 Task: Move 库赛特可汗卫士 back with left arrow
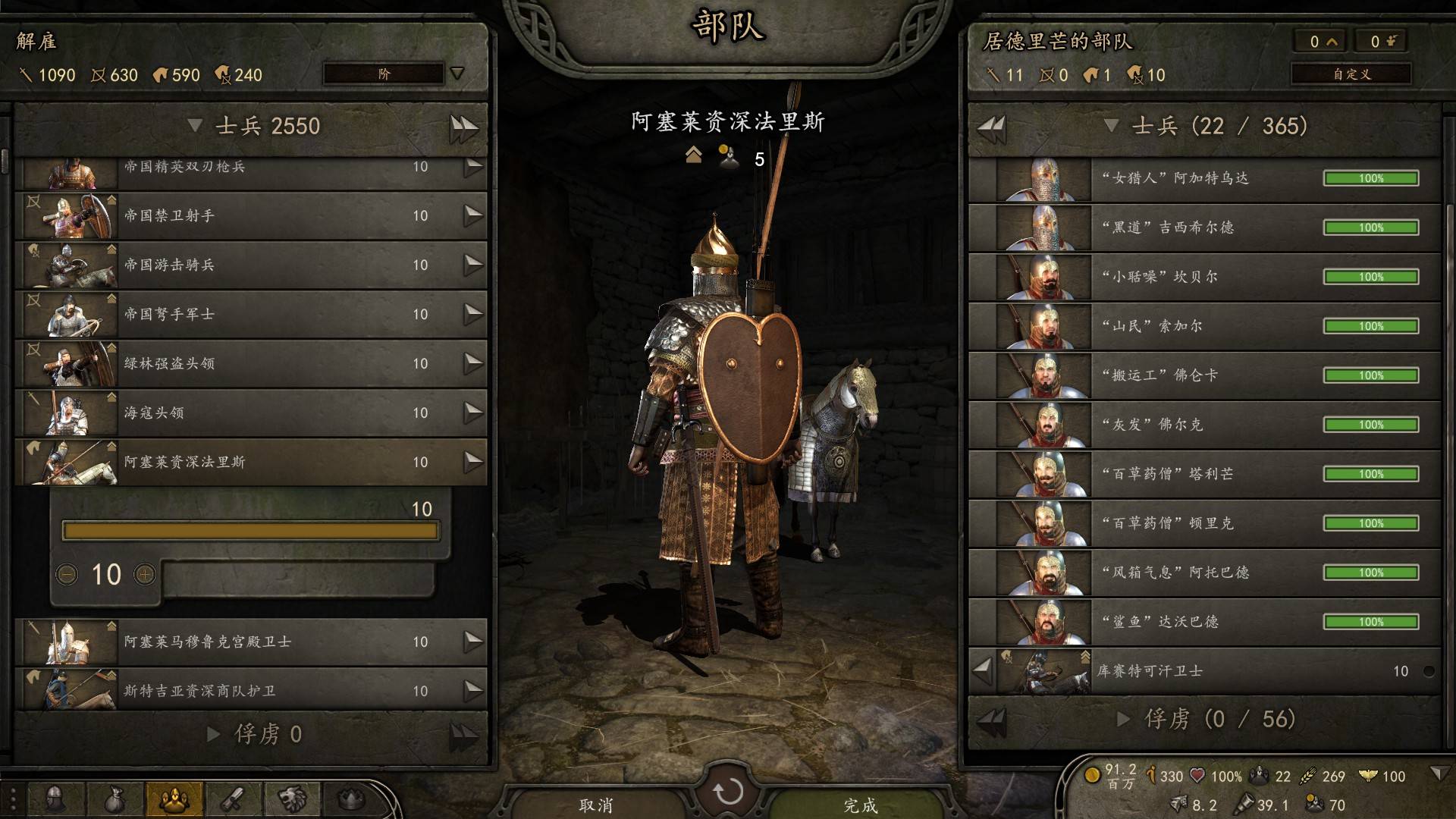[x=983, y=670]
